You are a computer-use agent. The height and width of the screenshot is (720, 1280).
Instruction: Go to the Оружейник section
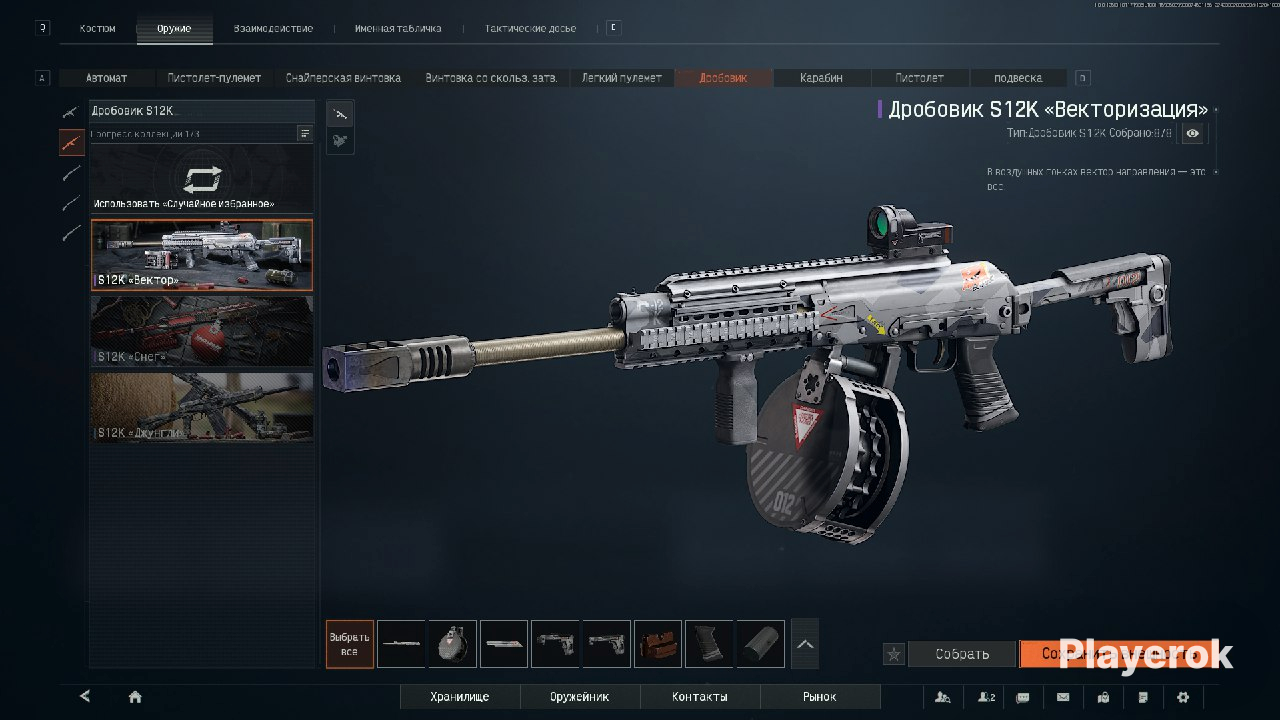pos(579,697)
